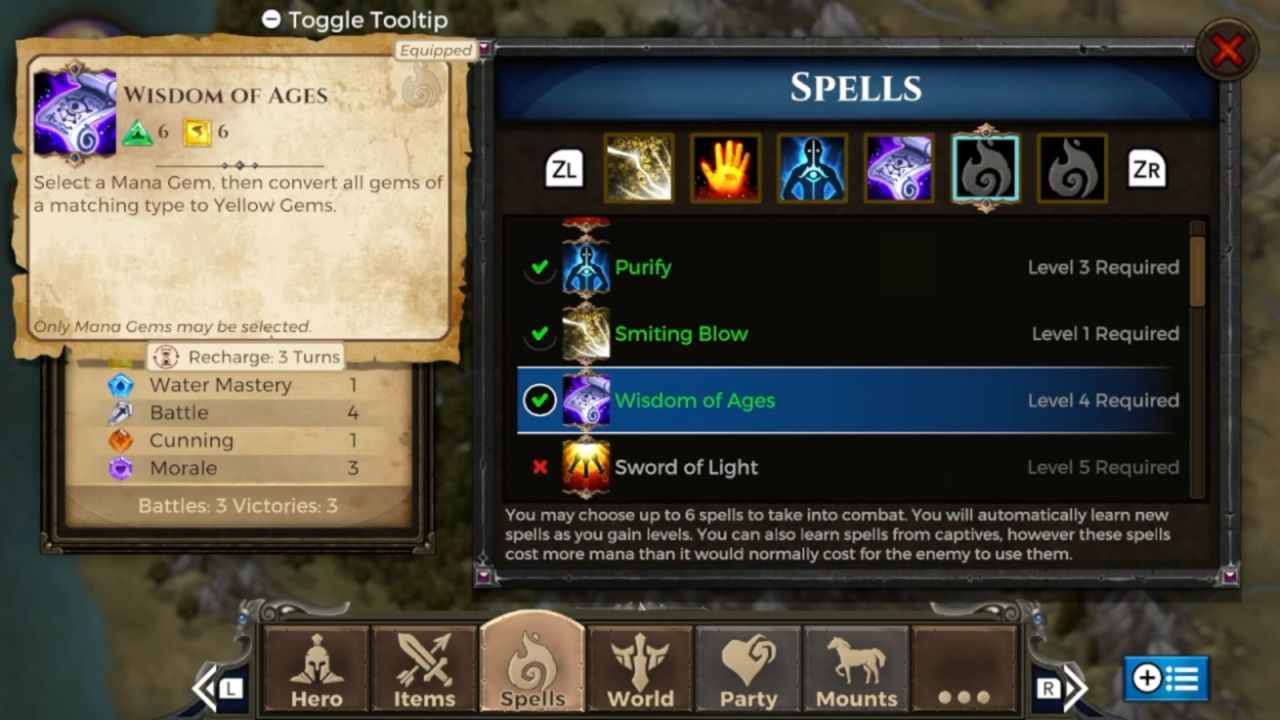Click the fiery hand equipped spell slot

725,168
